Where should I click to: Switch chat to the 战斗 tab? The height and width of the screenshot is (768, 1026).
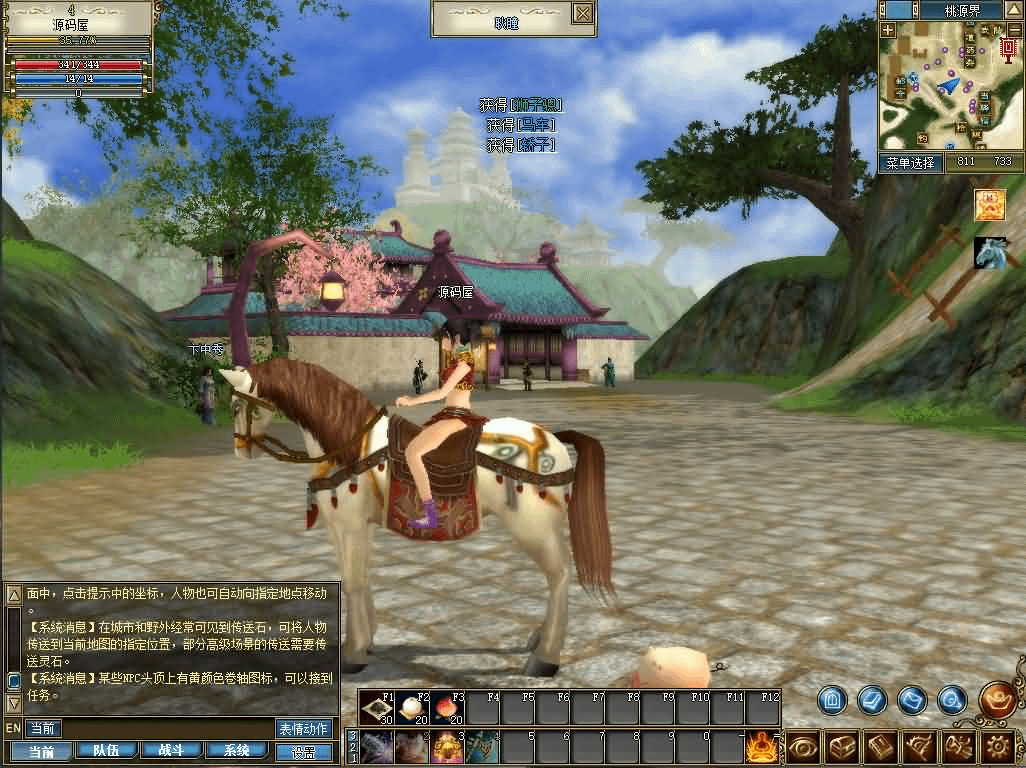click(171, 751)
